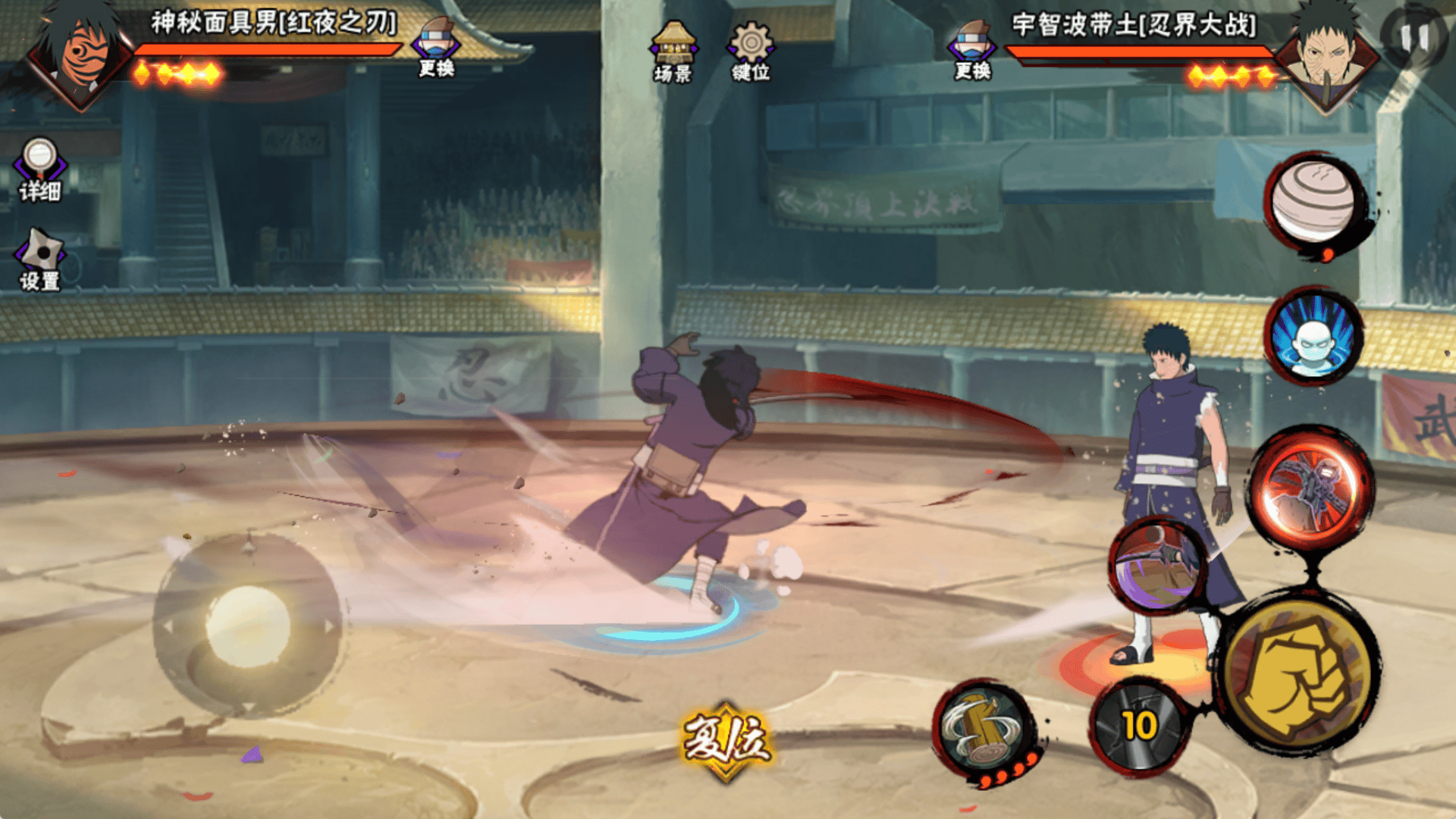Screen dimensions: 1456x819
Task: Trigger the purple-tinted skill icon
Action: pos(1158,565)
